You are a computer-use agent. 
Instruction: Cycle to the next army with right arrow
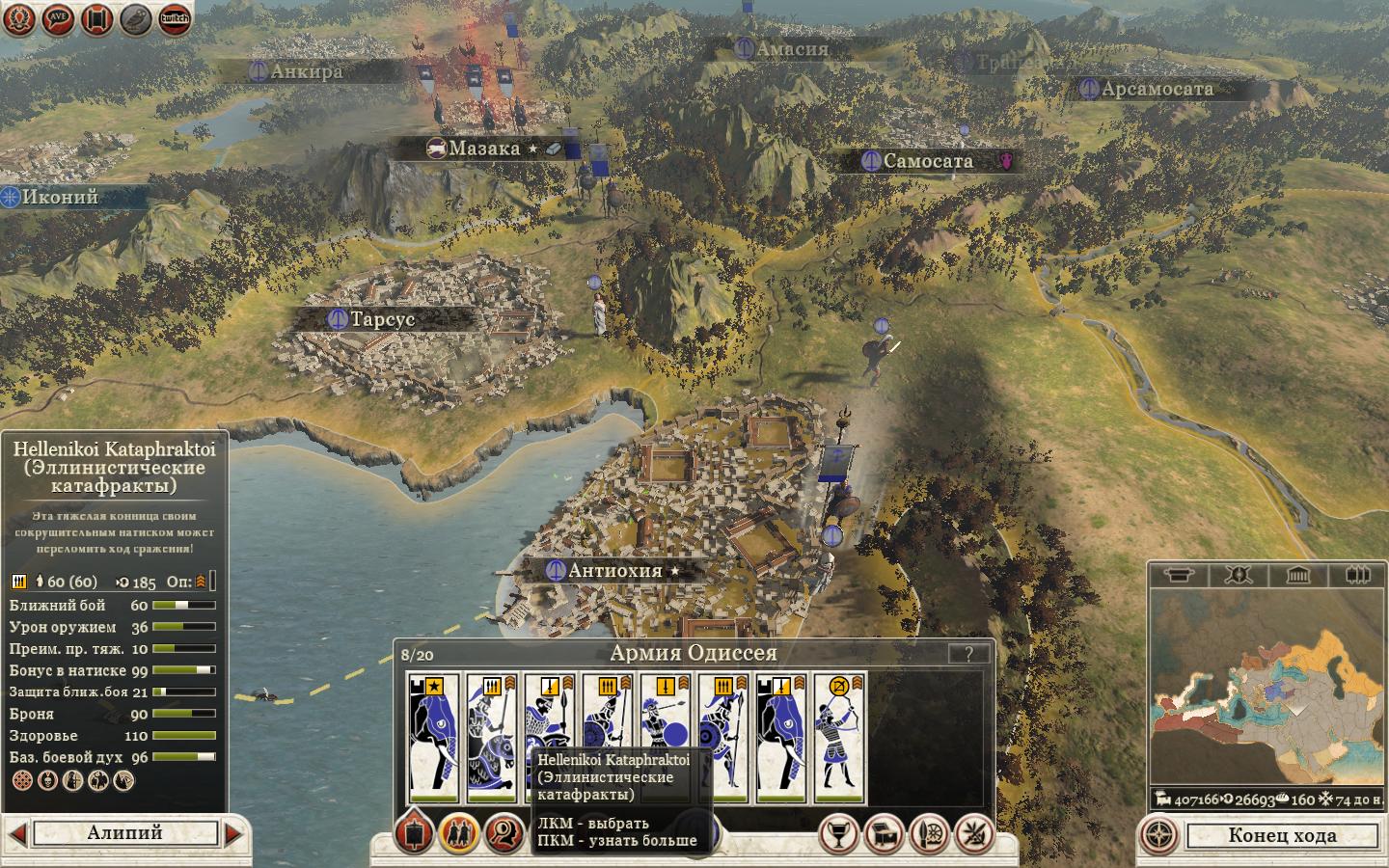point(233,832)
